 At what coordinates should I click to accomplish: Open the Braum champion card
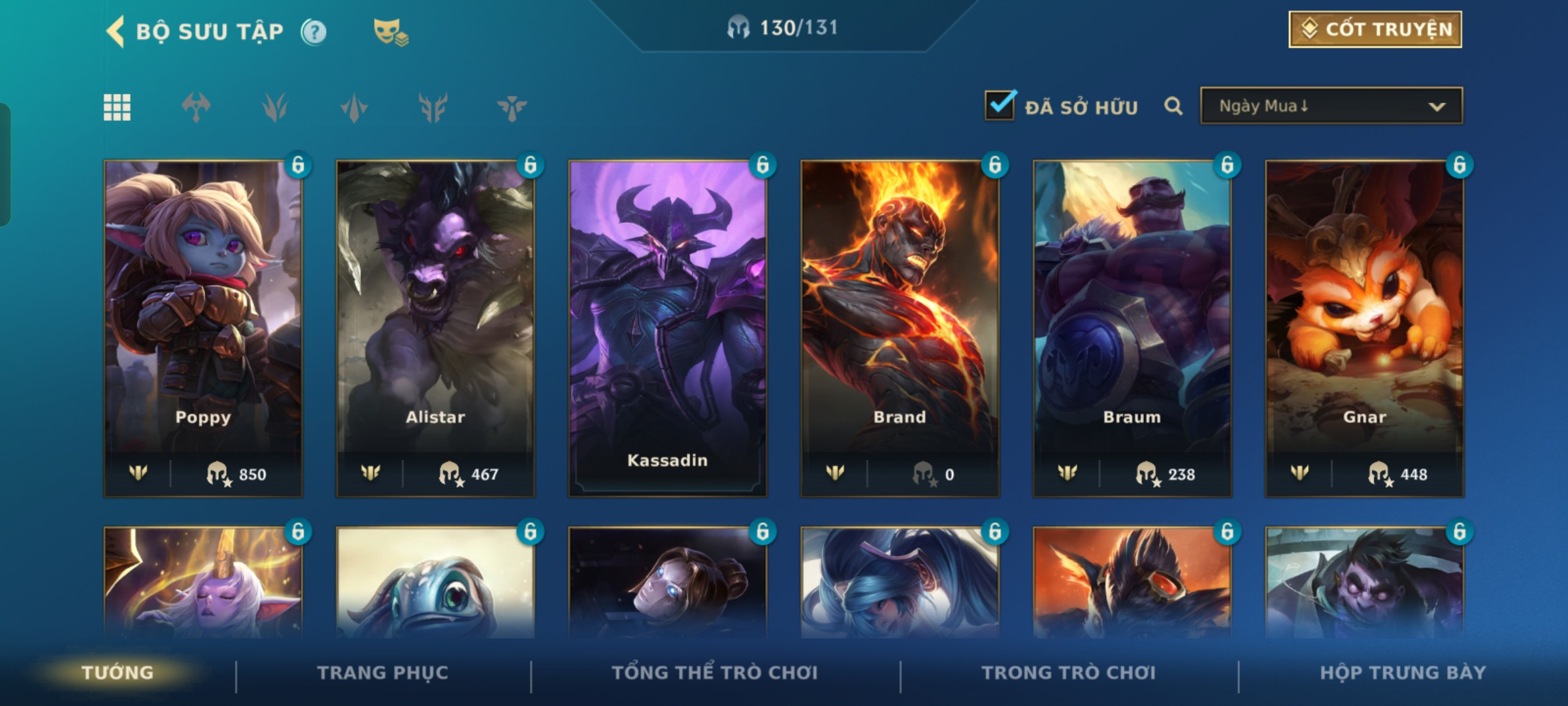[1132, 327]
